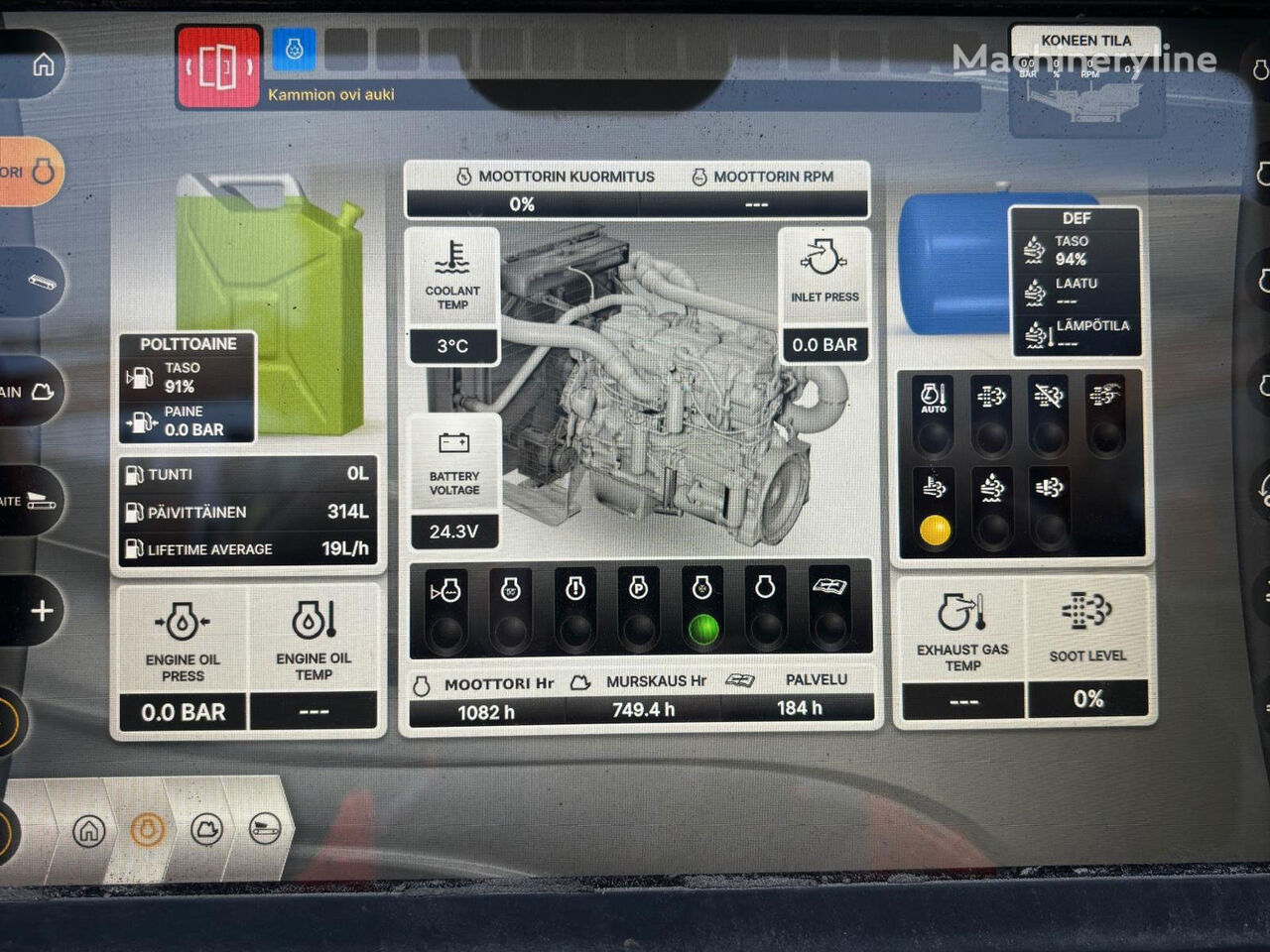Select the orange engine icon in bottom bar
Viewport: 1270px width, 952px height.
[148, 829]
